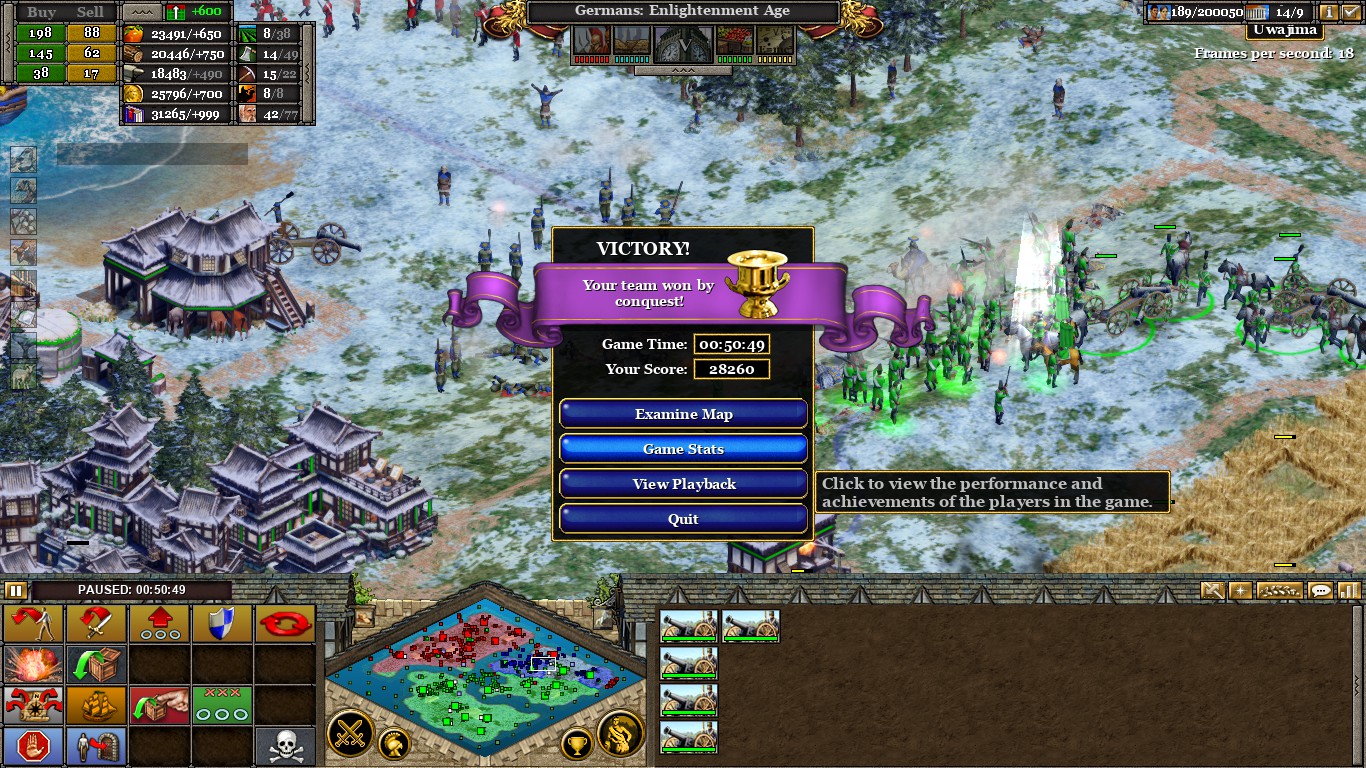Select the red circular Patrol command icon

tap(285, 624)
